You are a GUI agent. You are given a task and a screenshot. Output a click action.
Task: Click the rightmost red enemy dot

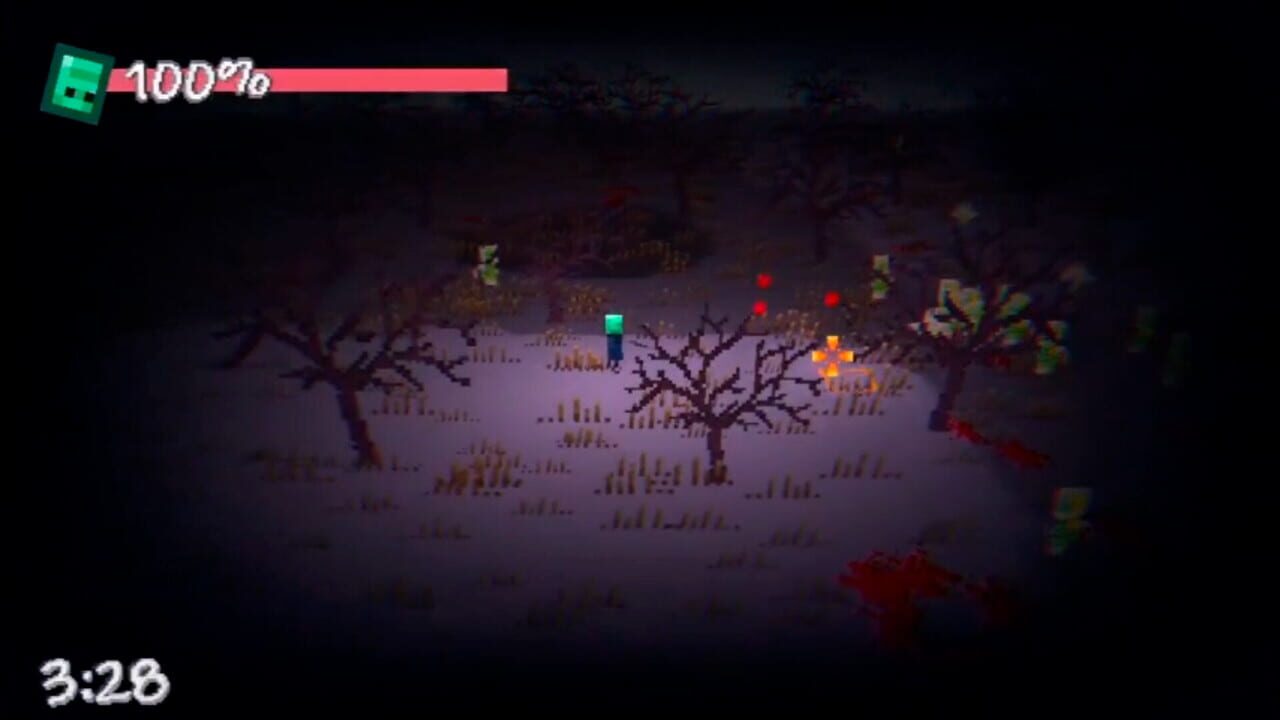(x=832, y=298)
